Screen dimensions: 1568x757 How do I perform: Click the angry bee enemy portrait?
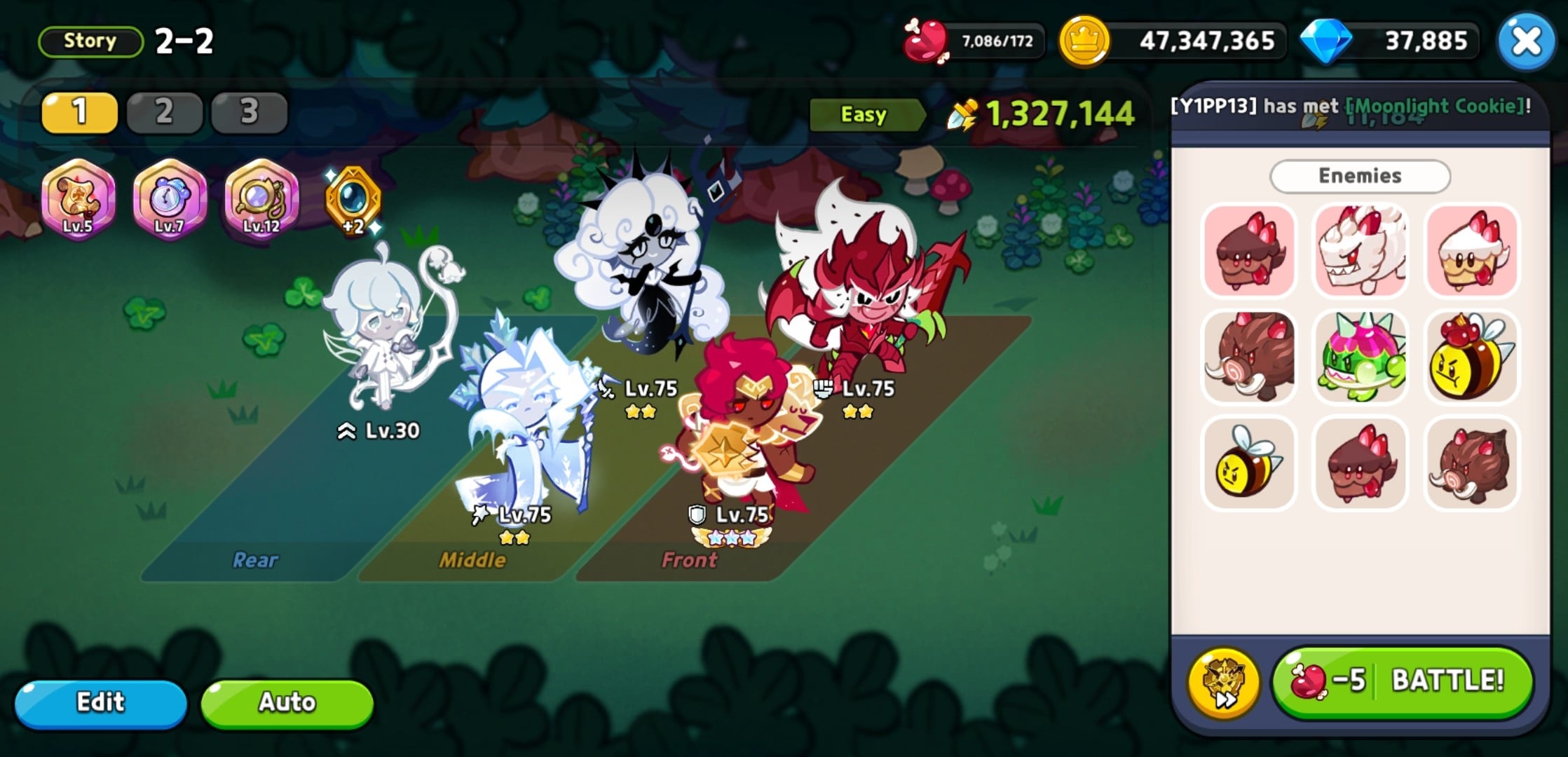1248,464
